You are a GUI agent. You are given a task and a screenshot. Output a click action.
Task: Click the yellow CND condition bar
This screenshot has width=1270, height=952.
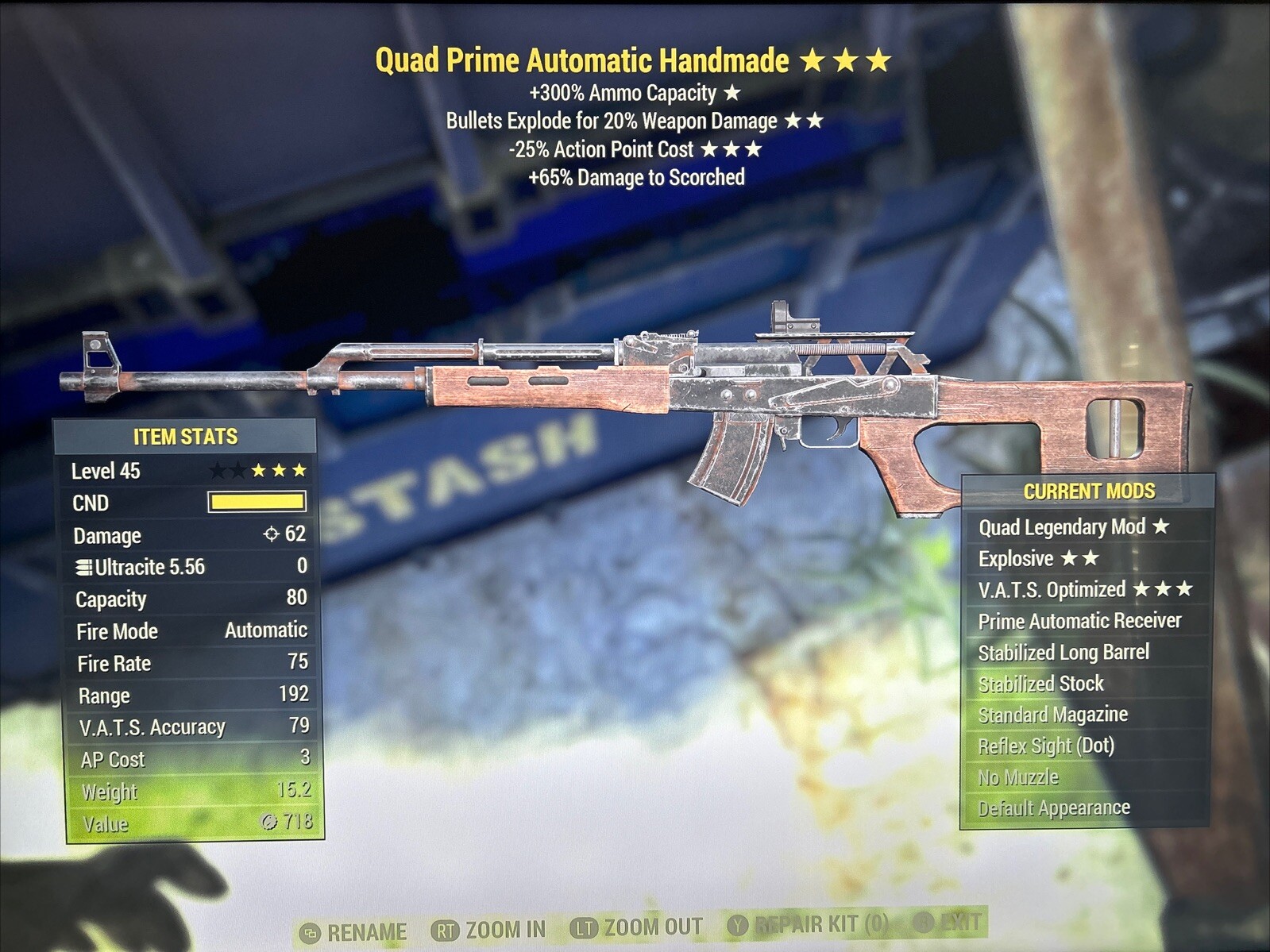[x=256, y=502]
